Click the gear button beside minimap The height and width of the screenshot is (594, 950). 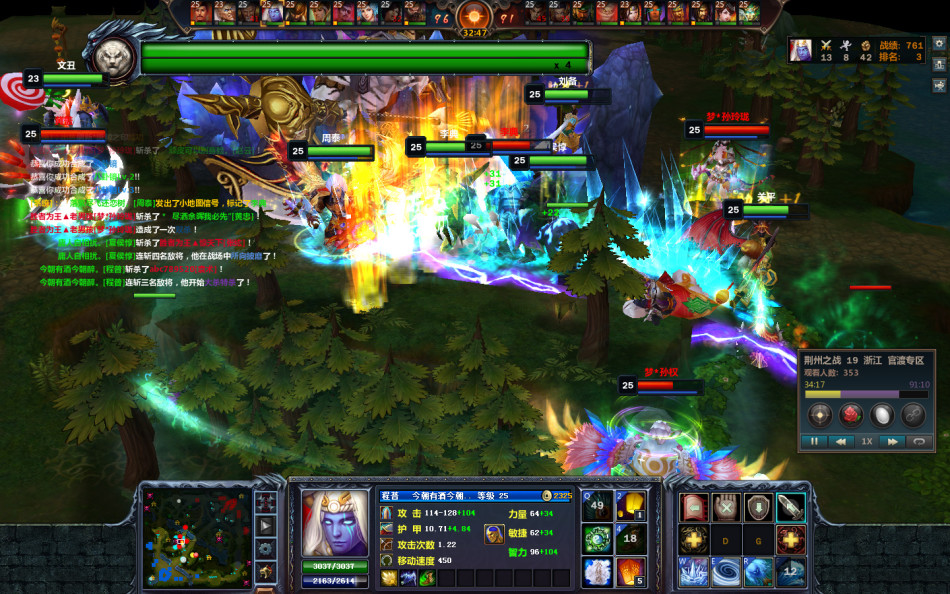tap(266, 548)
